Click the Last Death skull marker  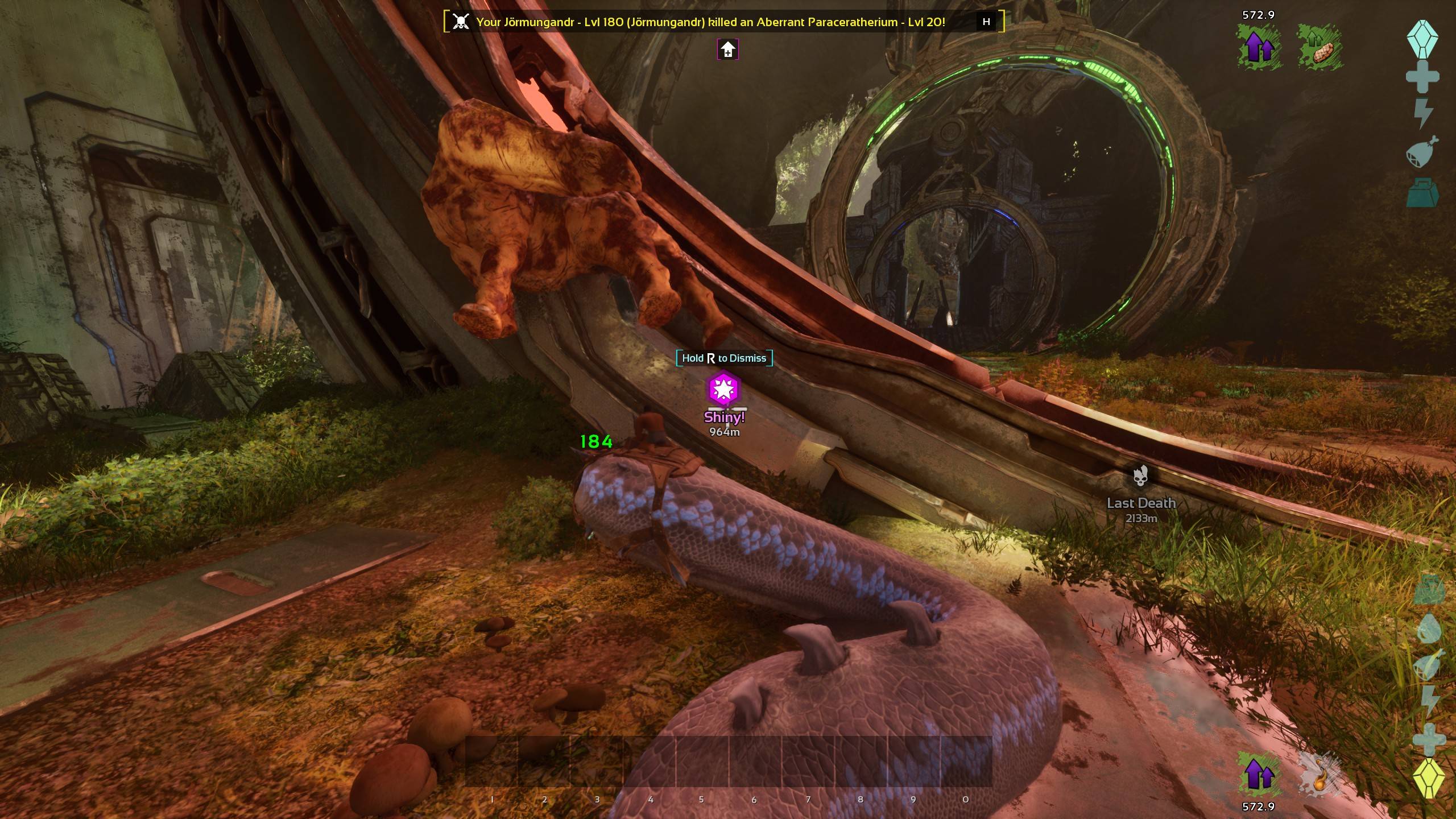click(1140, 477)
